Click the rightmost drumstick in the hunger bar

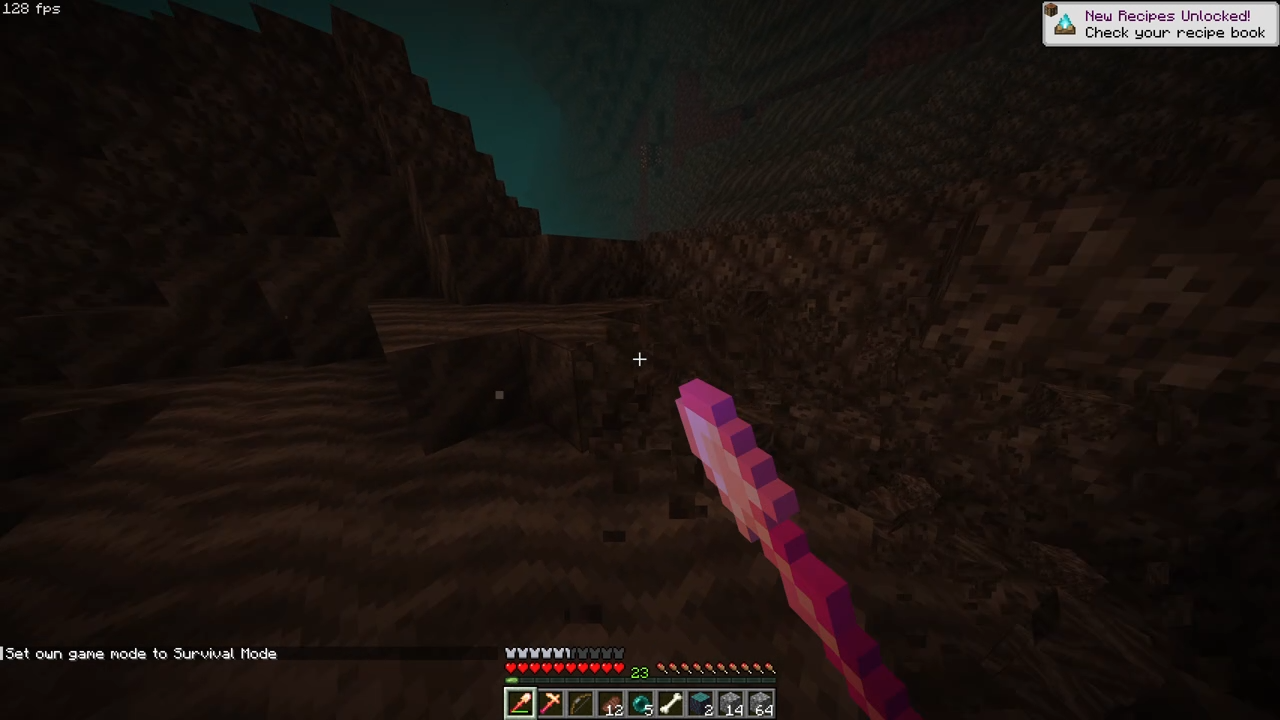pos(772,668)
